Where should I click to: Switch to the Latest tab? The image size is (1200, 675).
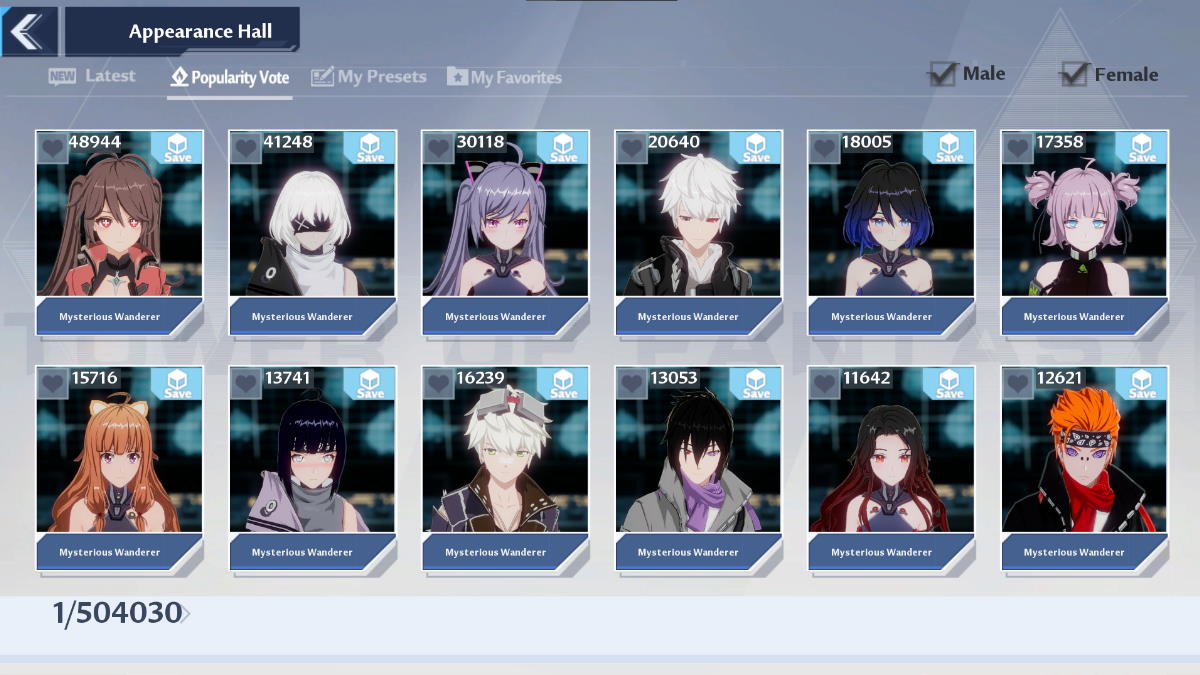pos(92,76)
